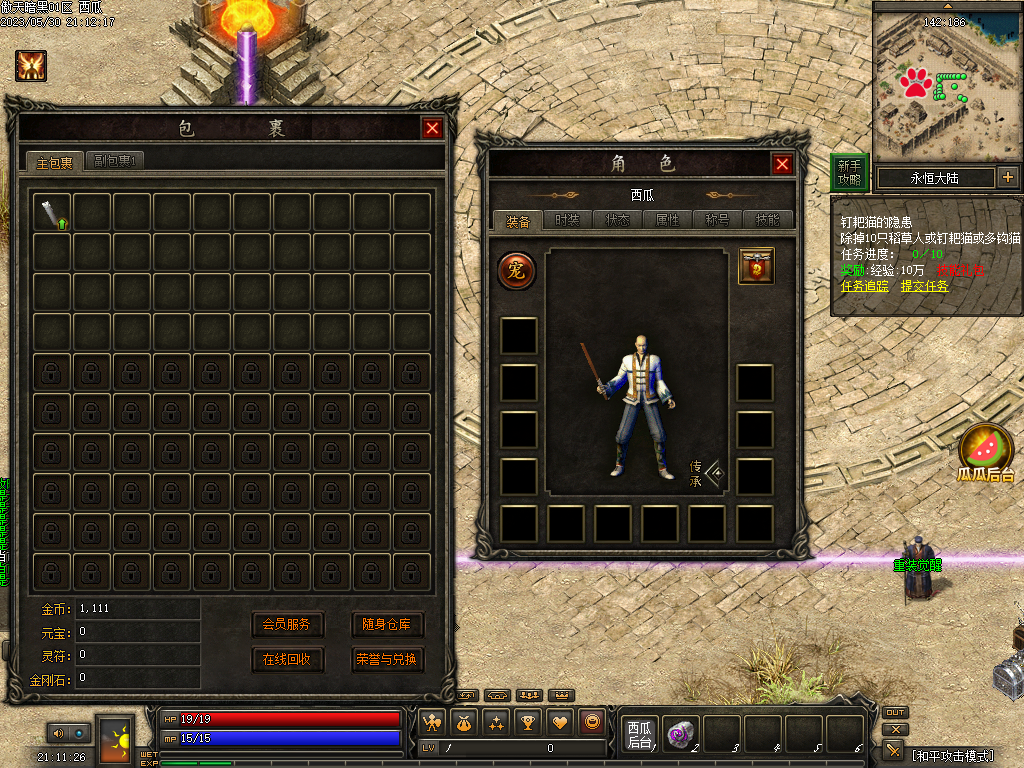The height and width of the screenshot is (768, 1024).
Task: Select the item in the first bag slot
Action: [x=53, y=212]
